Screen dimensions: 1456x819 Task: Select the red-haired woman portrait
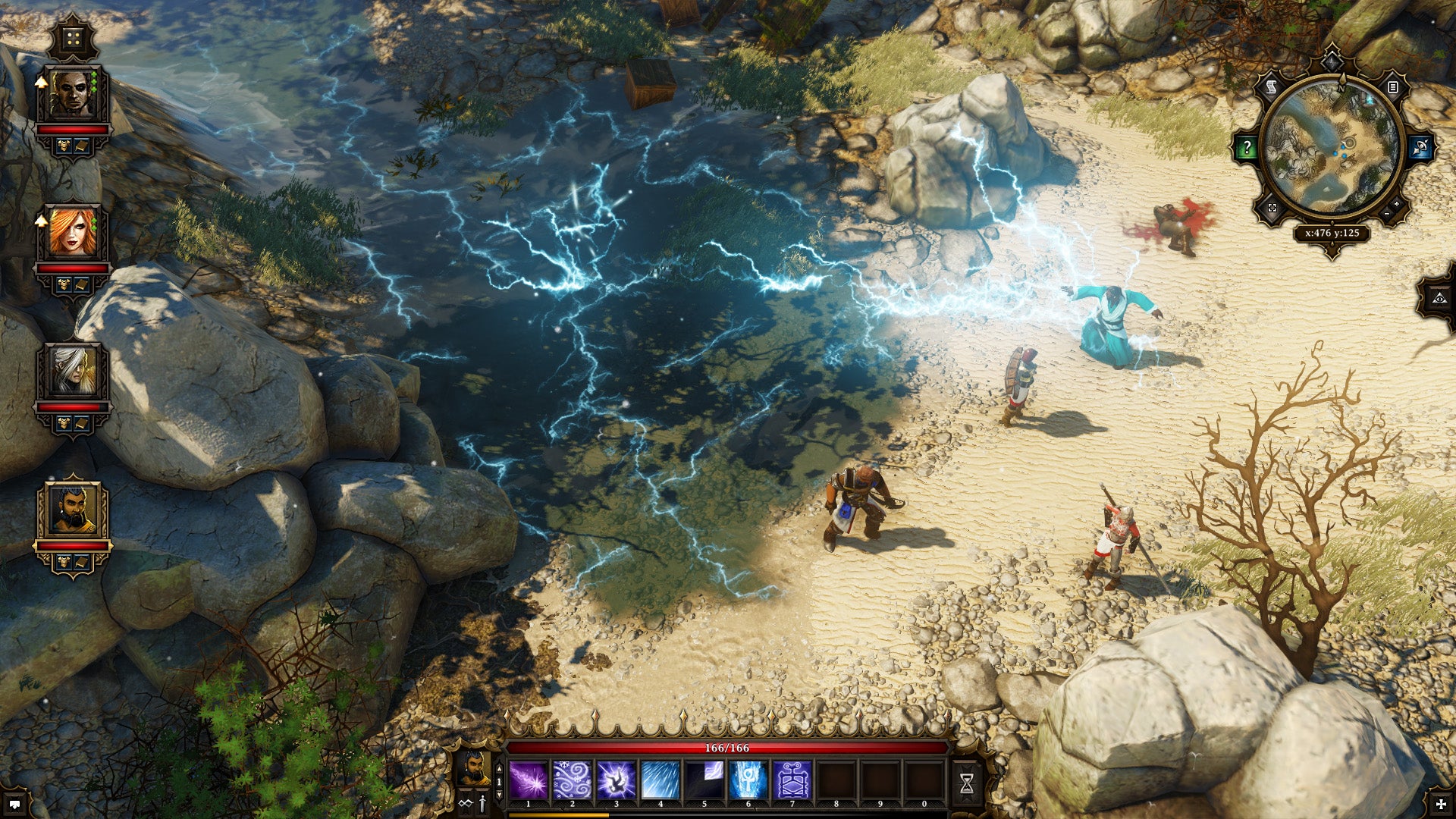click(x=73, y=233)
